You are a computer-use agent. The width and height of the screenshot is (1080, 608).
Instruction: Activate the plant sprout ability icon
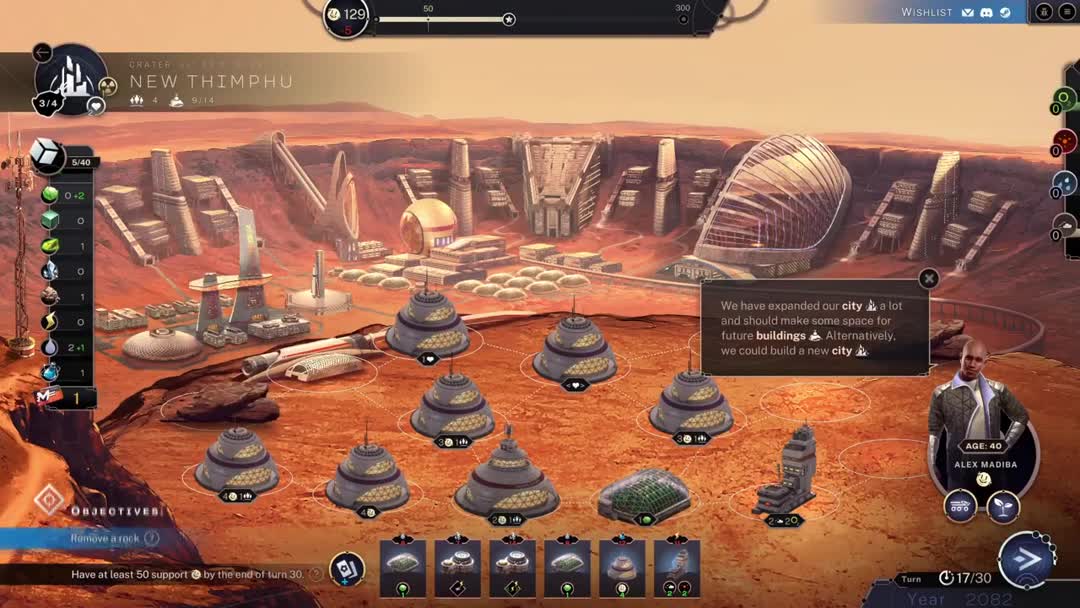1003,506
